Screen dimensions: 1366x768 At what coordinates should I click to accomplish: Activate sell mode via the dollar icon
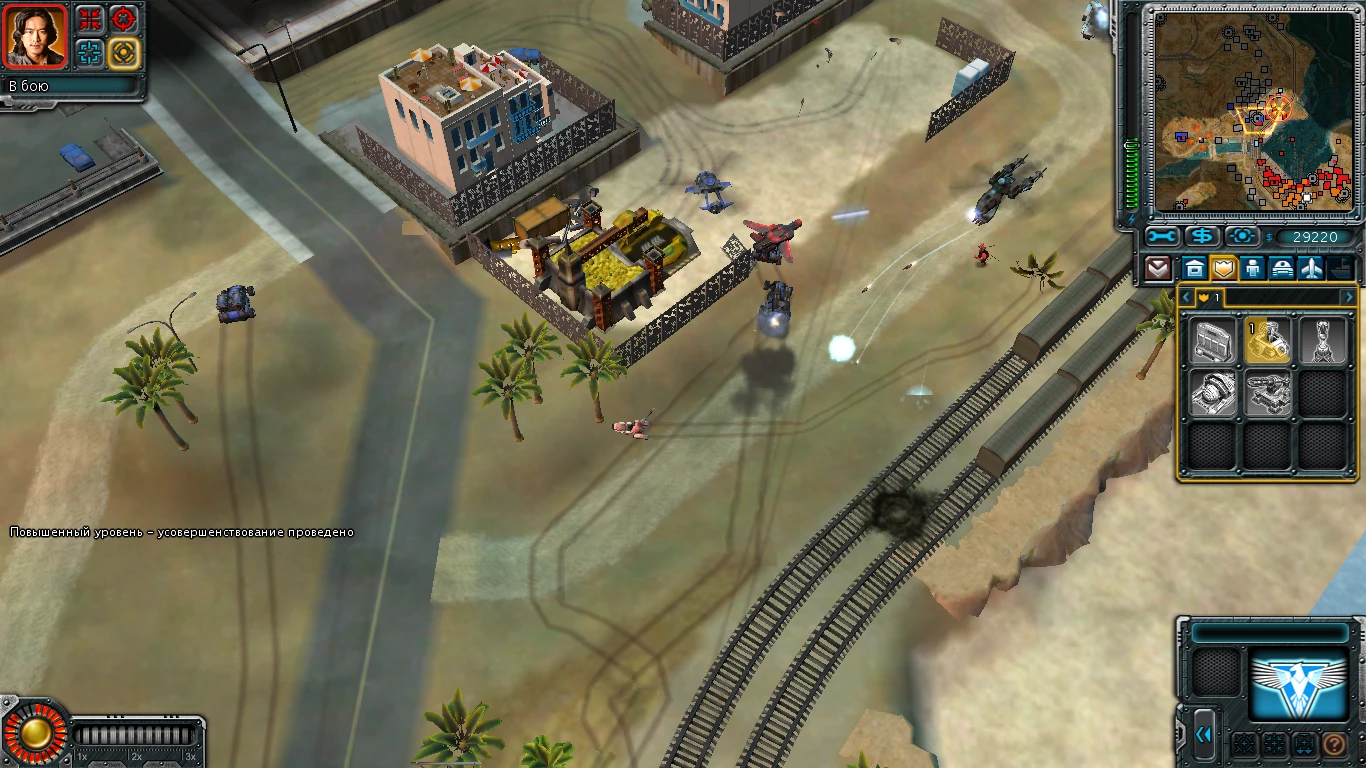[1201, 236]
